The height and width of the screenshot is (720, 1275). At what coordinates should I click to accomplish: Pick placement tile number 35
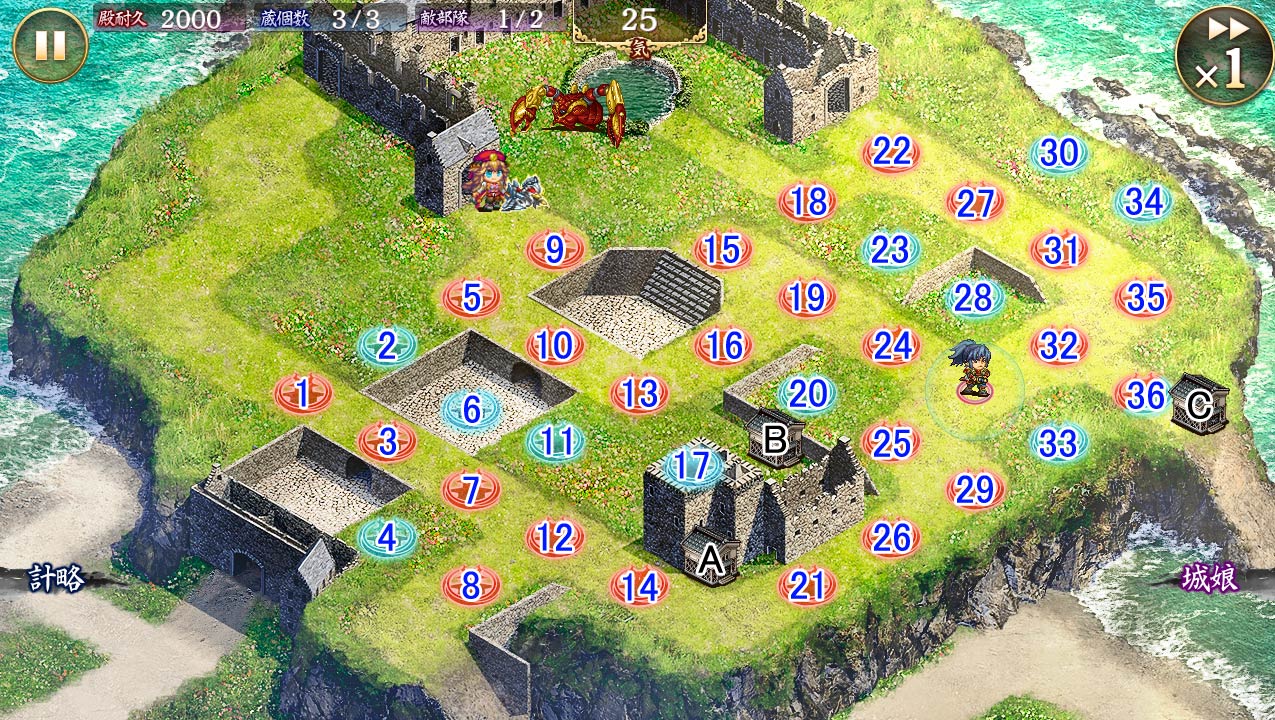pyautogui.click(x=1144, y=297)
